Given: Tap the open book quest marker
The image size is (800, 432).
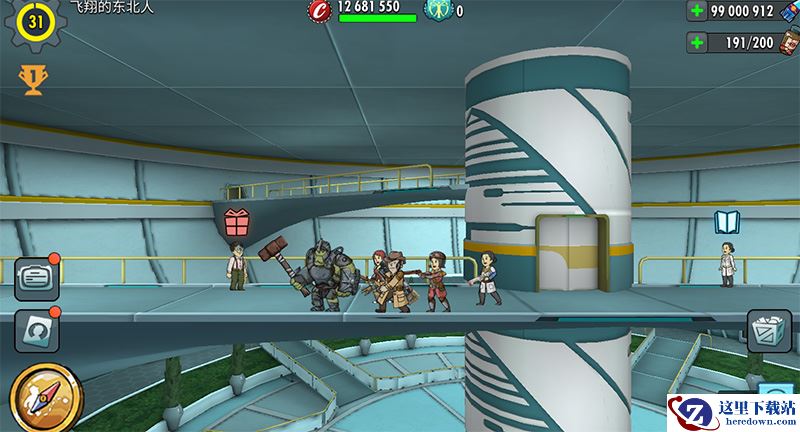Looking at the screenshot, I should coord(726,221).
